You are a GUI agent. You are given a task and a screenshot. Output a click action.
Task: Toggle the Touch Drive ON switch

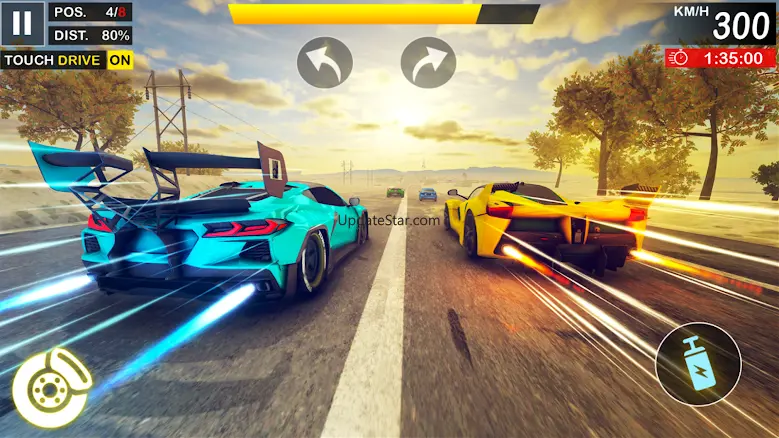(120, 60)
